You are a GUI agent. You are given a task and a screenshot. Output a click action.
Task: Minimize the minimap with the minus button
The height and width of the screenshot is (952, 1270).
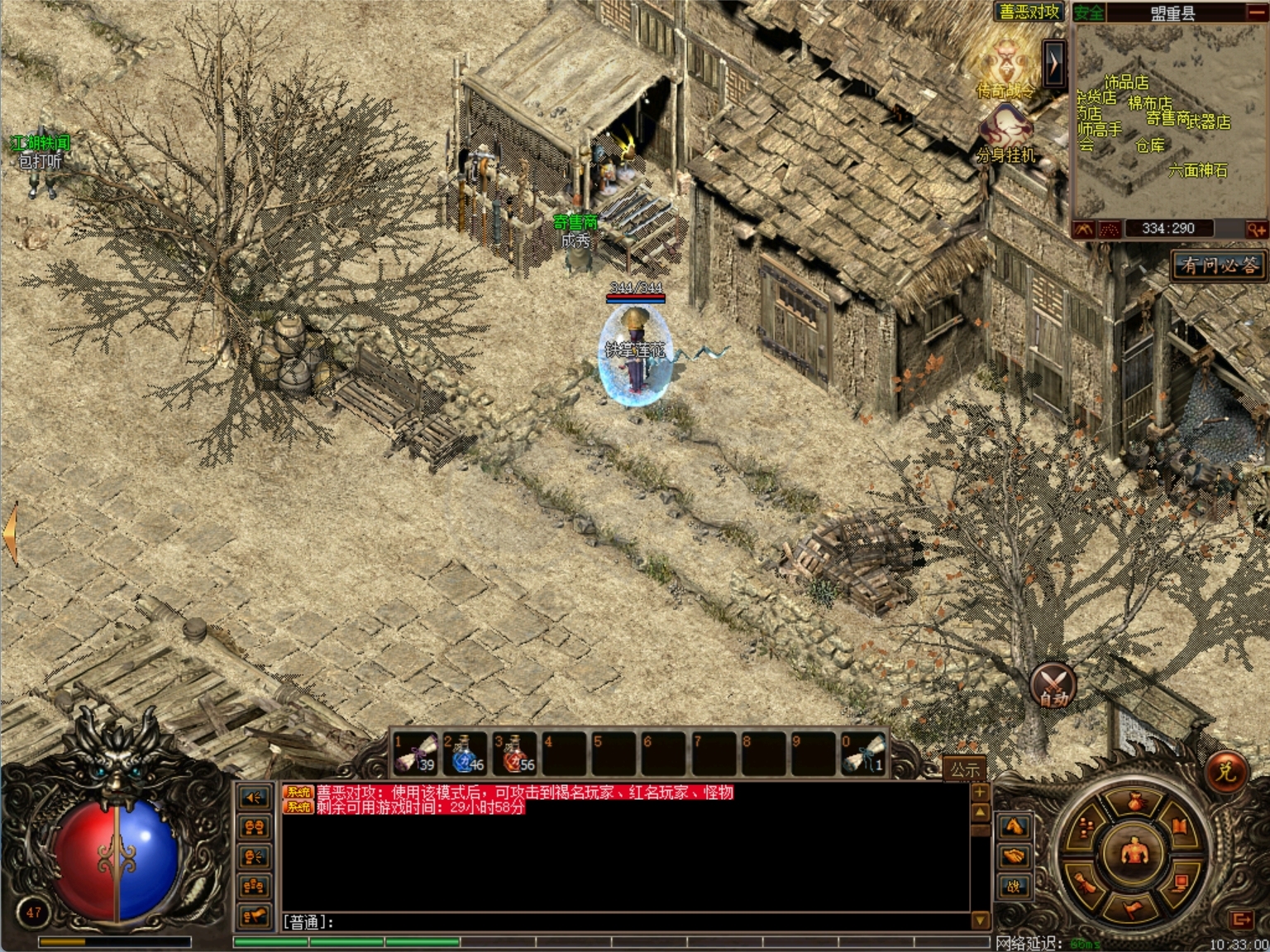click(1256, 12)
